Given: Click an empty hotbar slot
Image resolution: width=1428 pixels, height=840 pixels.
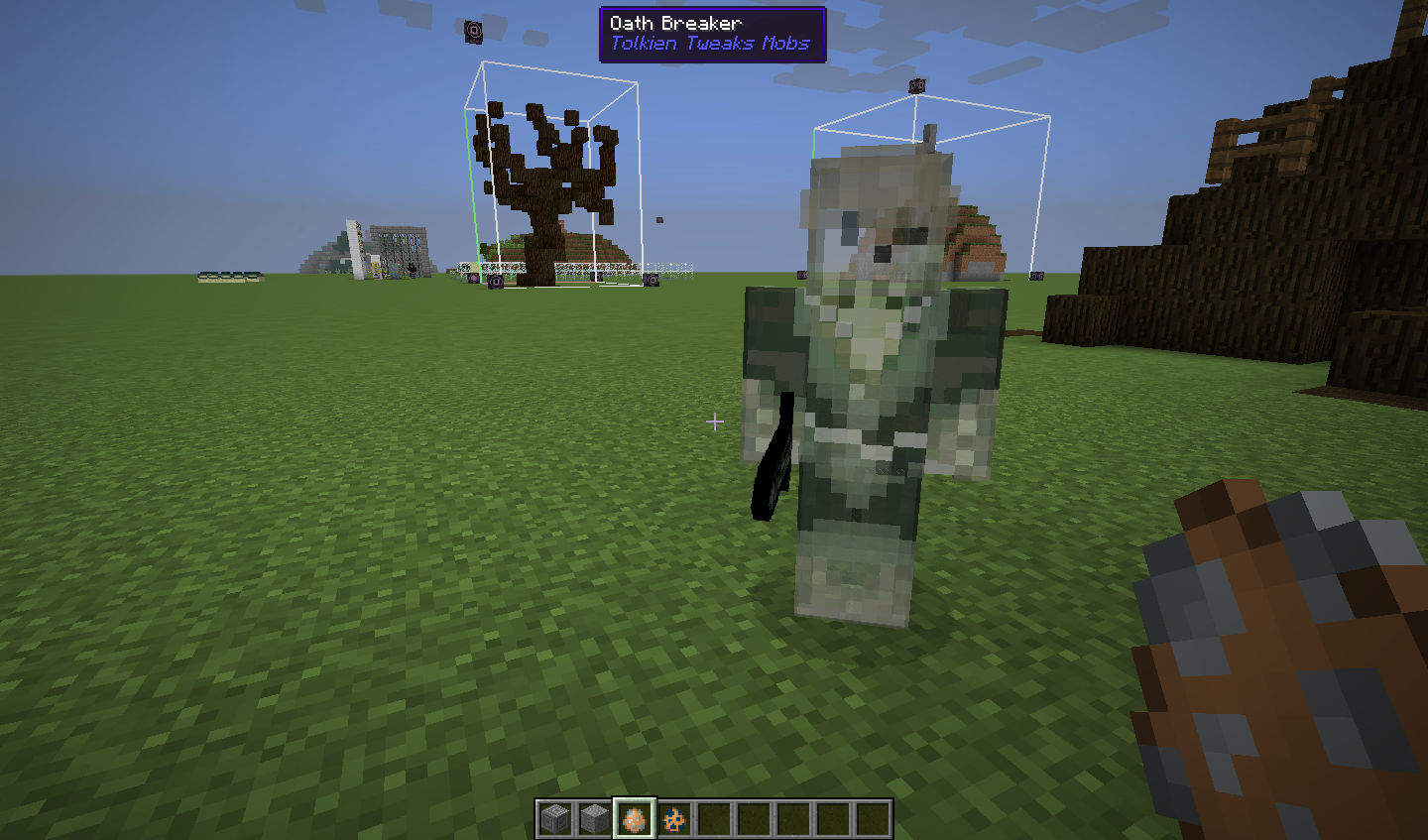Looking at the screenshot, I should (715, 819).
